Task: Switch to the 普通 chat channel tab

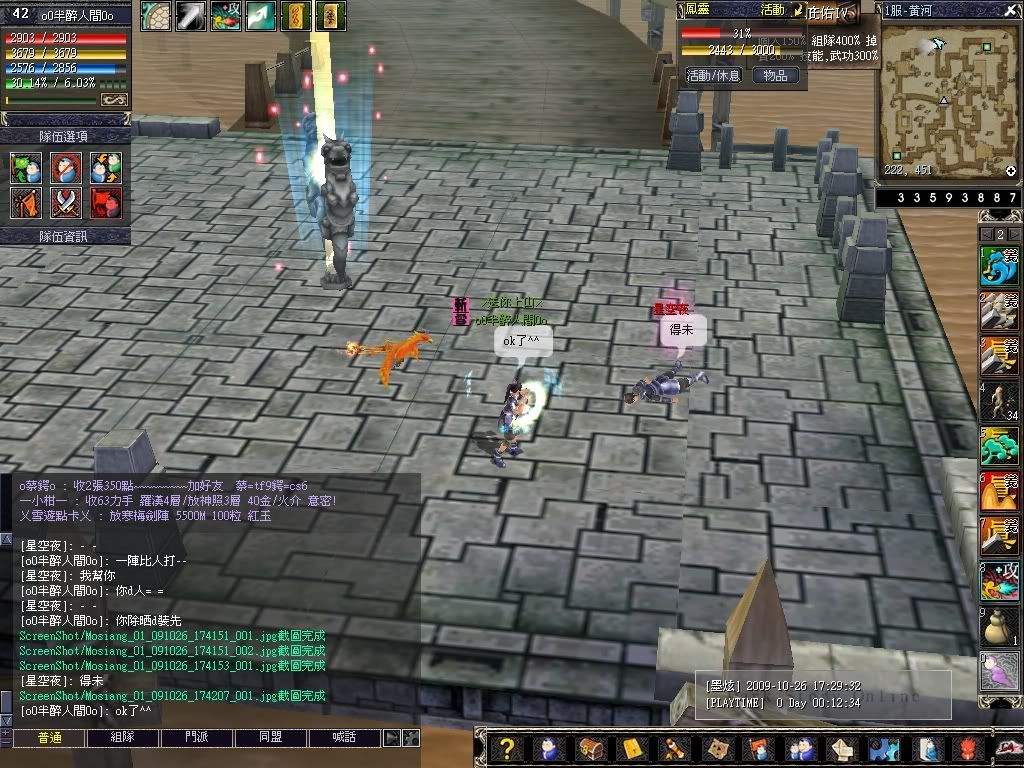Action: coord(49,738)
